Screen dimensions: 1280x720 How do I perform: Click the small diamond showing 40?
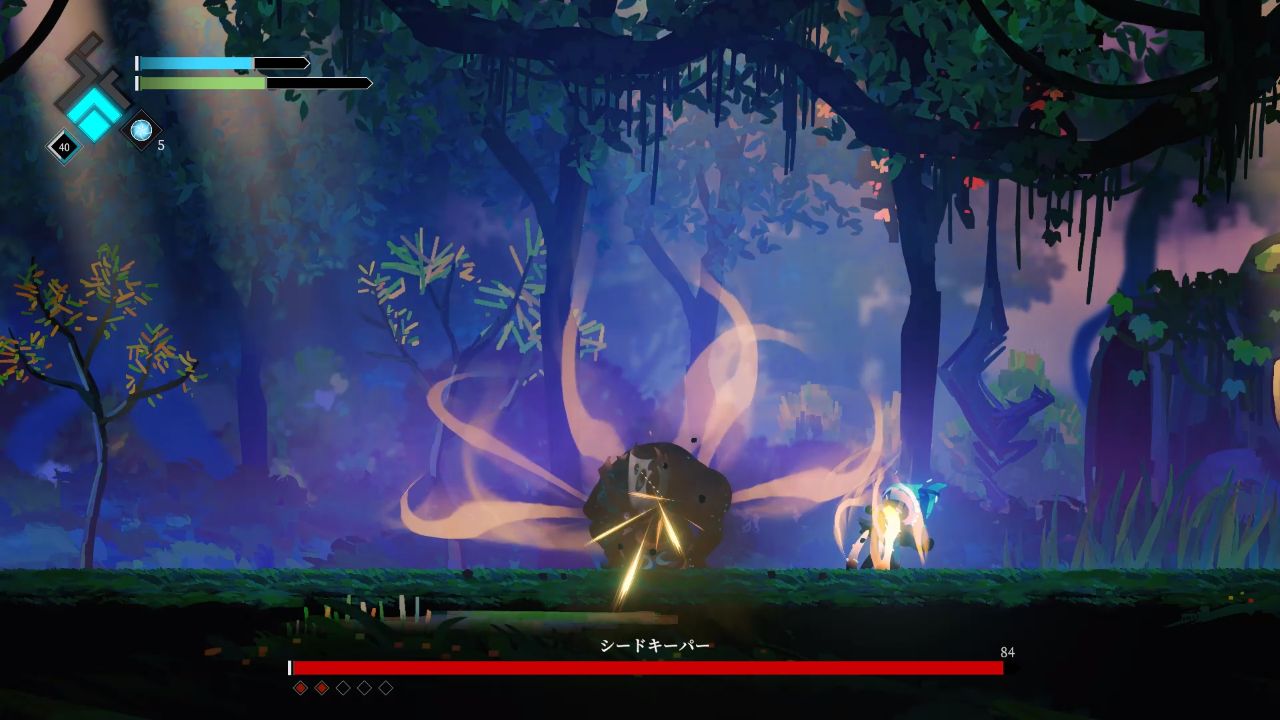[64, 147]
